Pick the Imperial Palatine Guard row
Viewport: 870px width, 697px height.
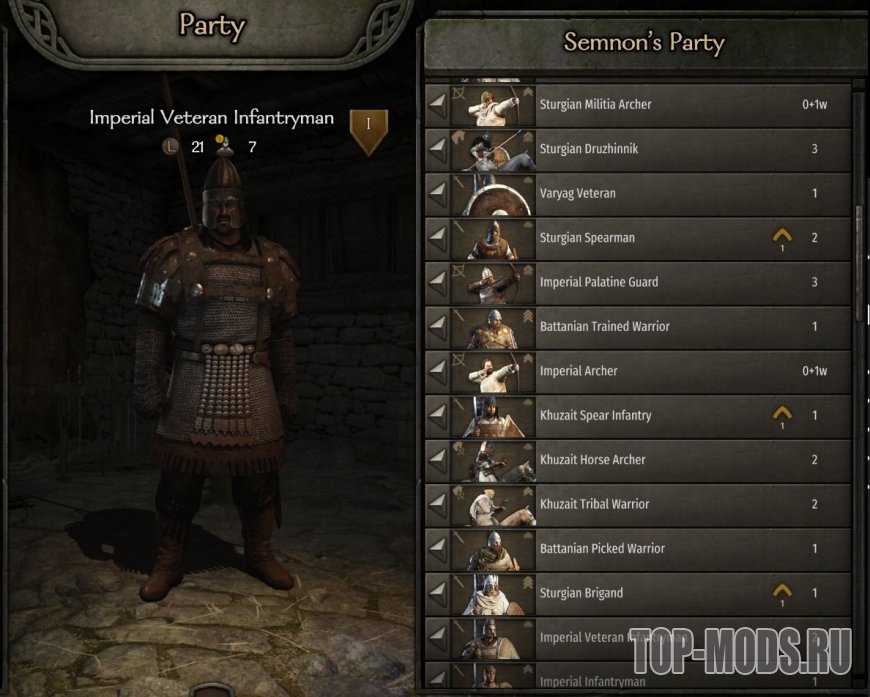pos(640,282)
